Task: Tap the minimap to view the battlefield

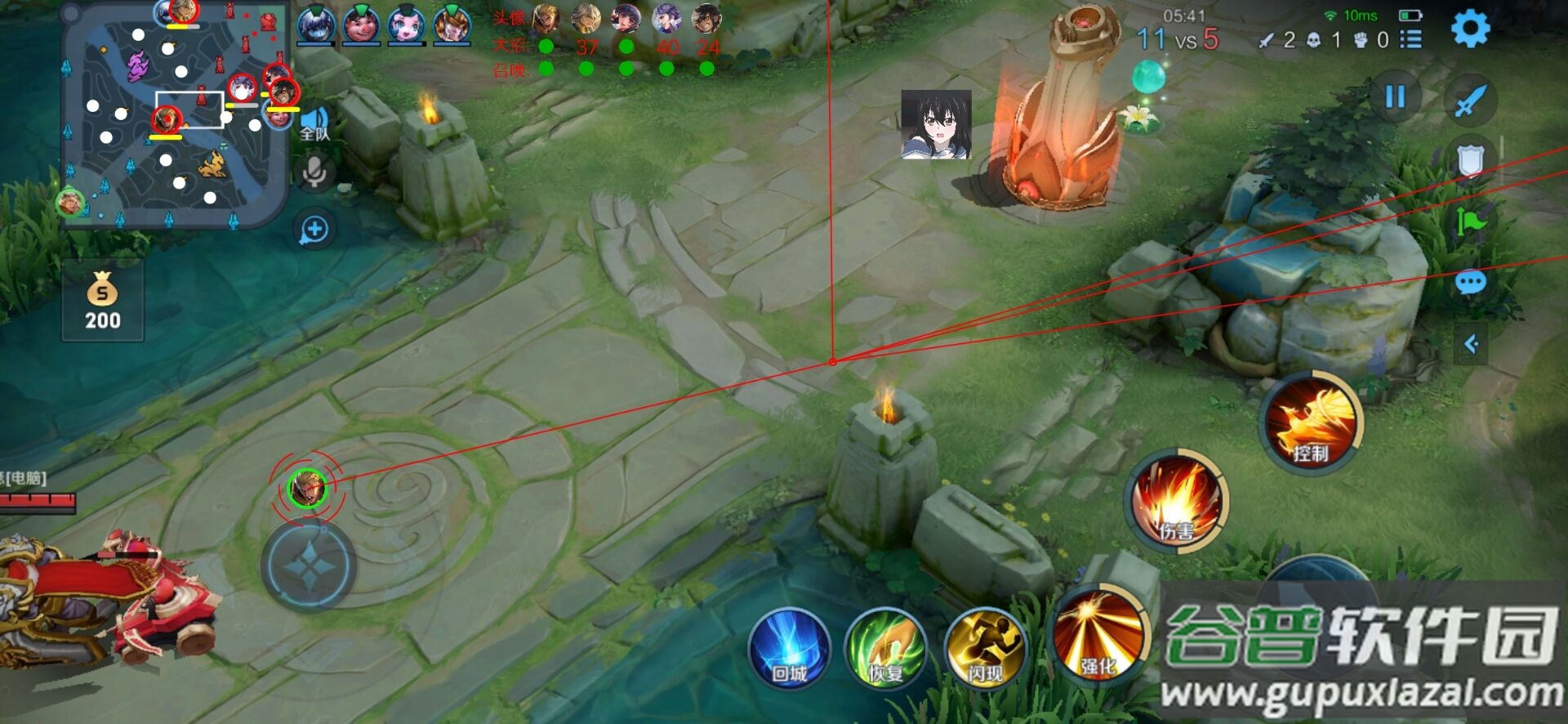Action: pos(175,114)
